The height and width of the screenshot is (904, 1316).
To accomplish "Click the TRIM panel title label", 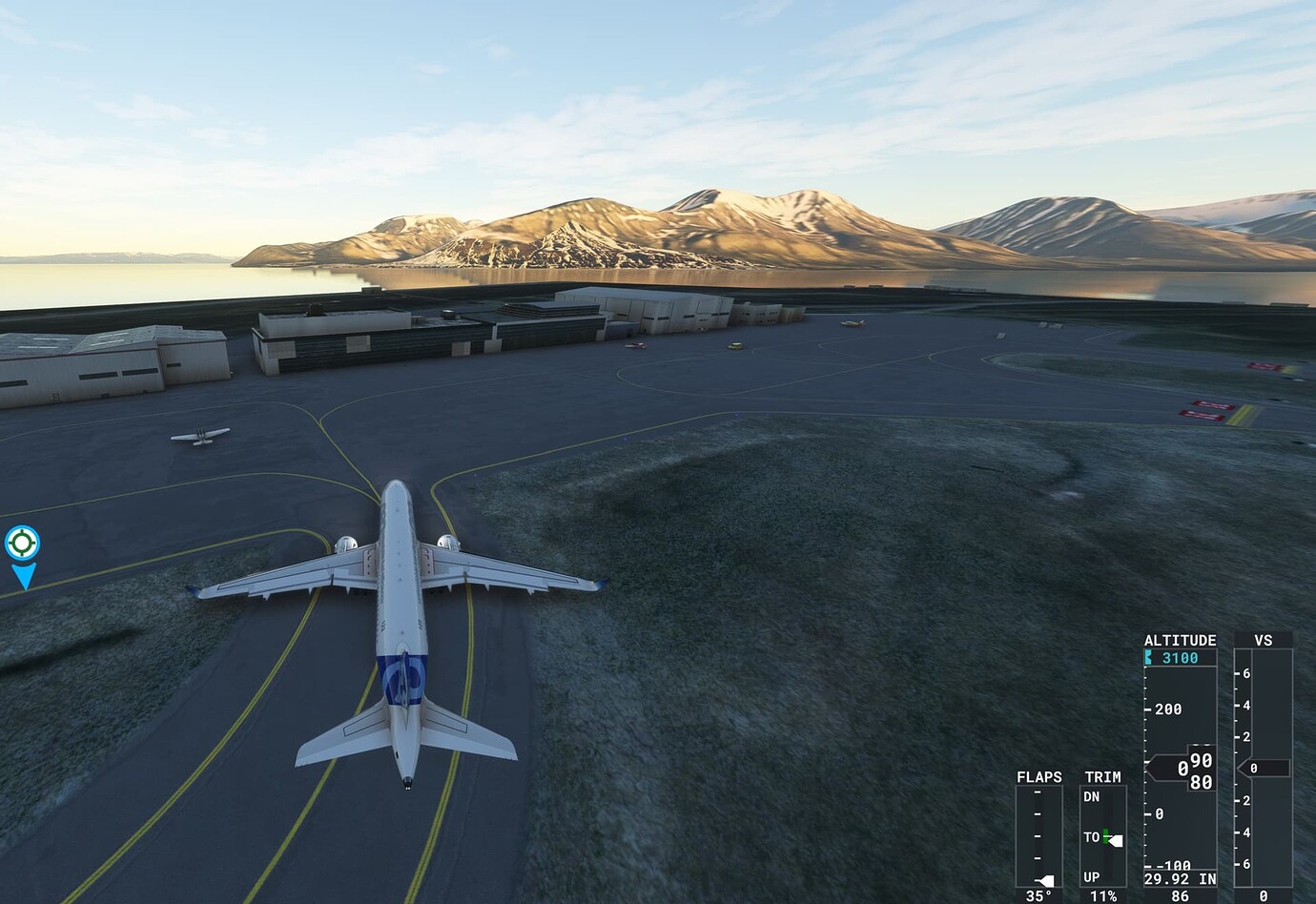I will tap(1101, 777).
